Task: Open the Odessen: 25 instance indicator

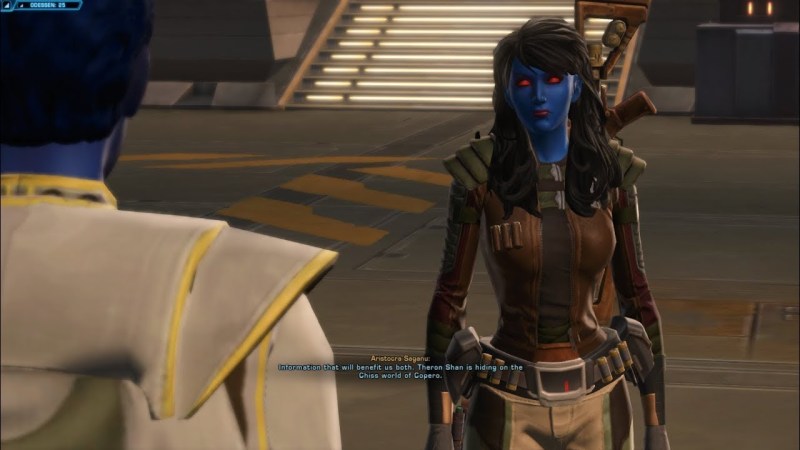Action: tap(46, 6)
